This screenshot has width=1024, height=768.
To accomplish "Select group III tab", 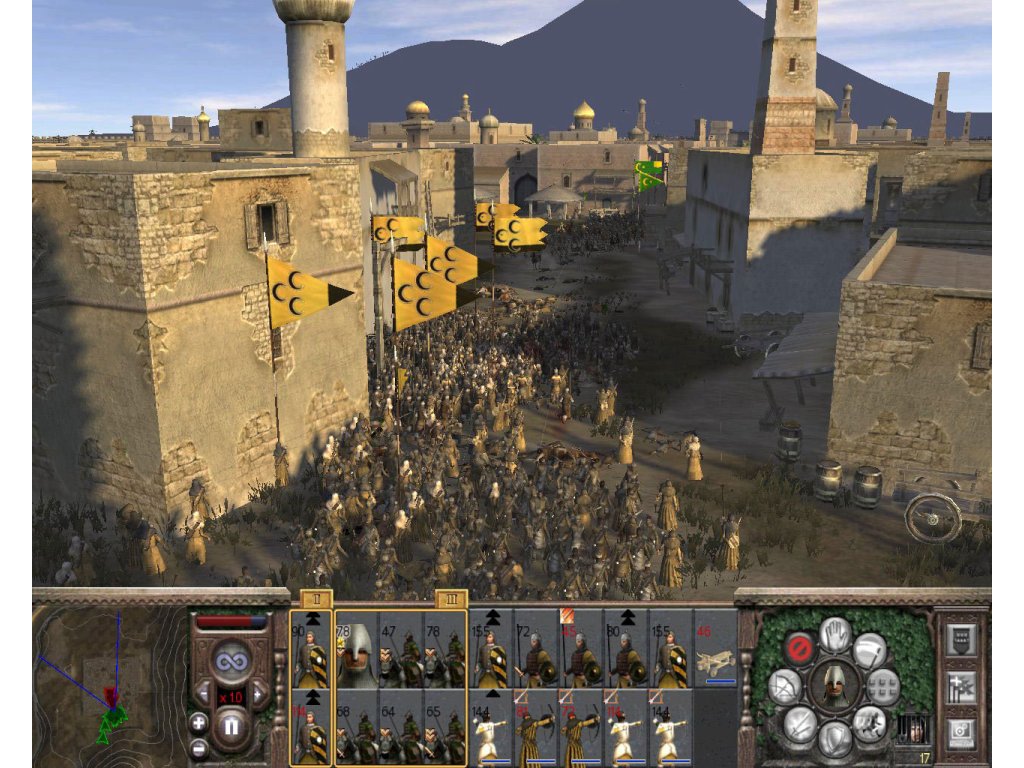I will click(x=451, y=600).
